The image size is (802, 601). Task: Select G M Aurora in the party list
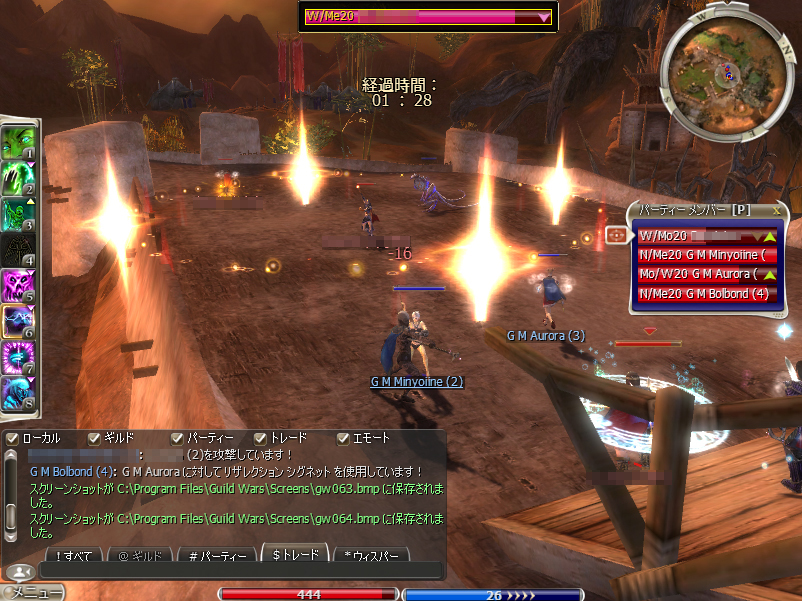pos(706,274)
